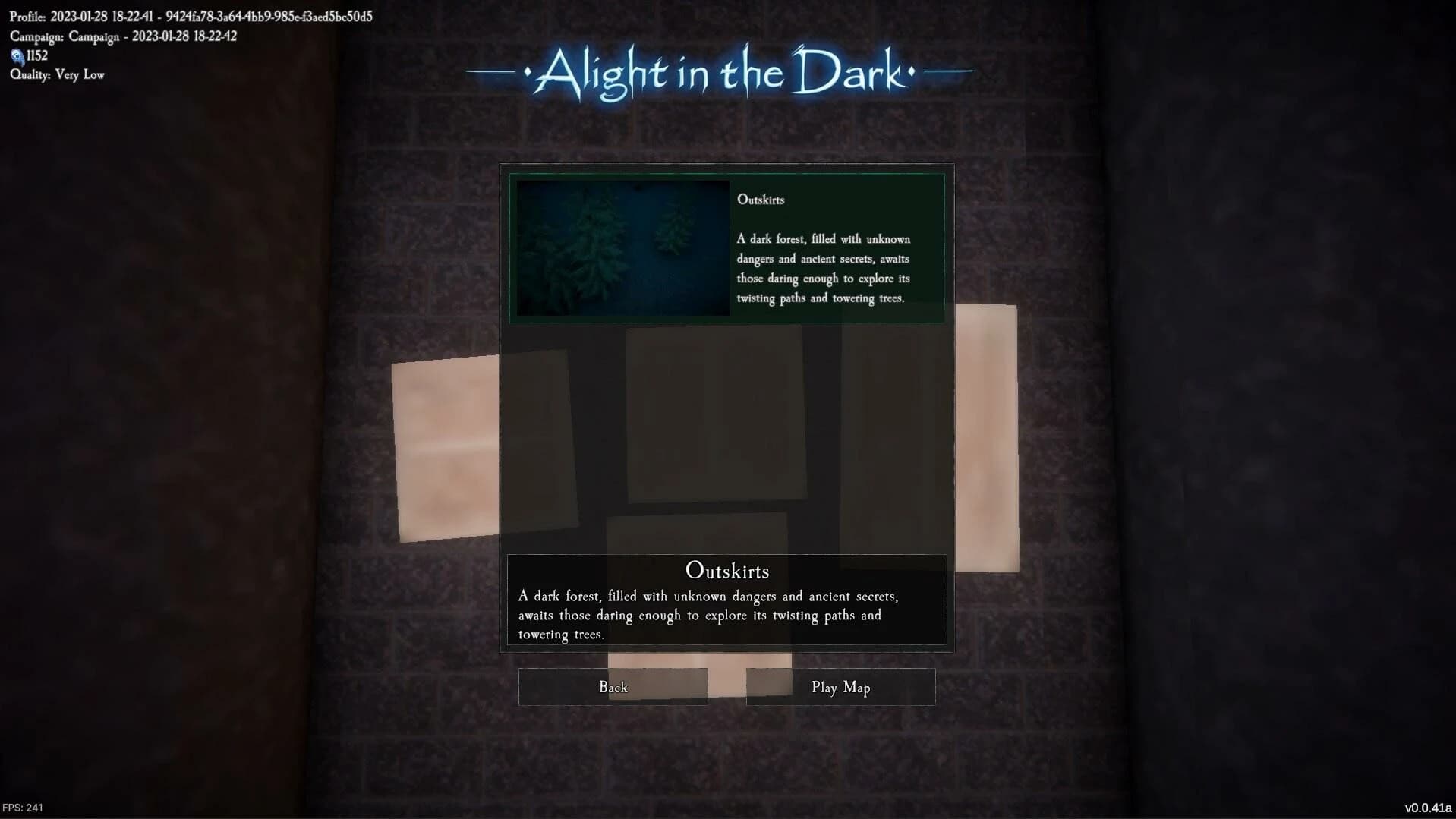Click the v0.0.41a version label
The width and height of the screenshot is (1456, 819).
click(1430, 807)
